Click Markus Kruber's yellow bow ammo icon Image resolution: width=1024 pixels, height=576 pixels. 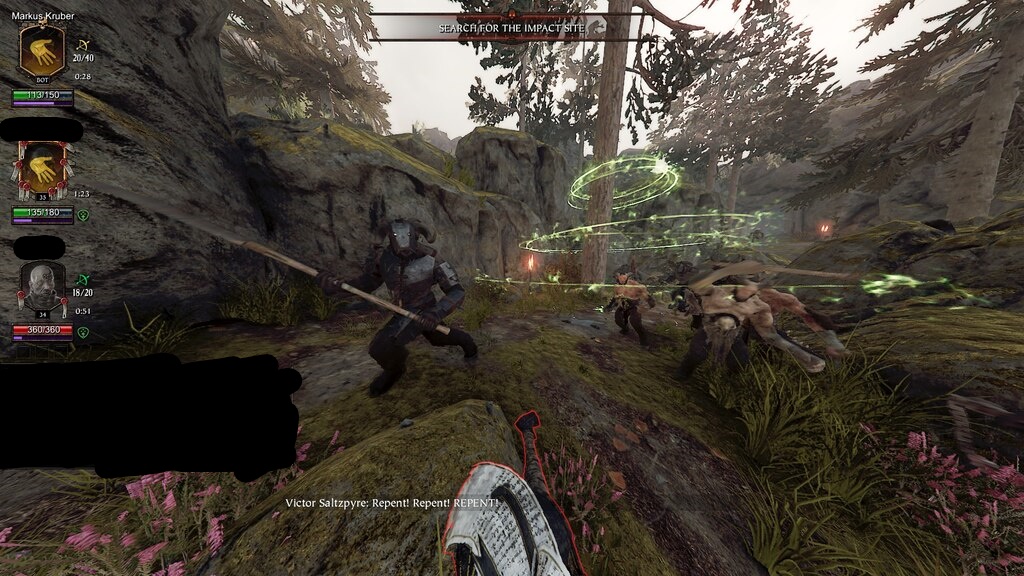pyautogui.click(x=85, y=45)
